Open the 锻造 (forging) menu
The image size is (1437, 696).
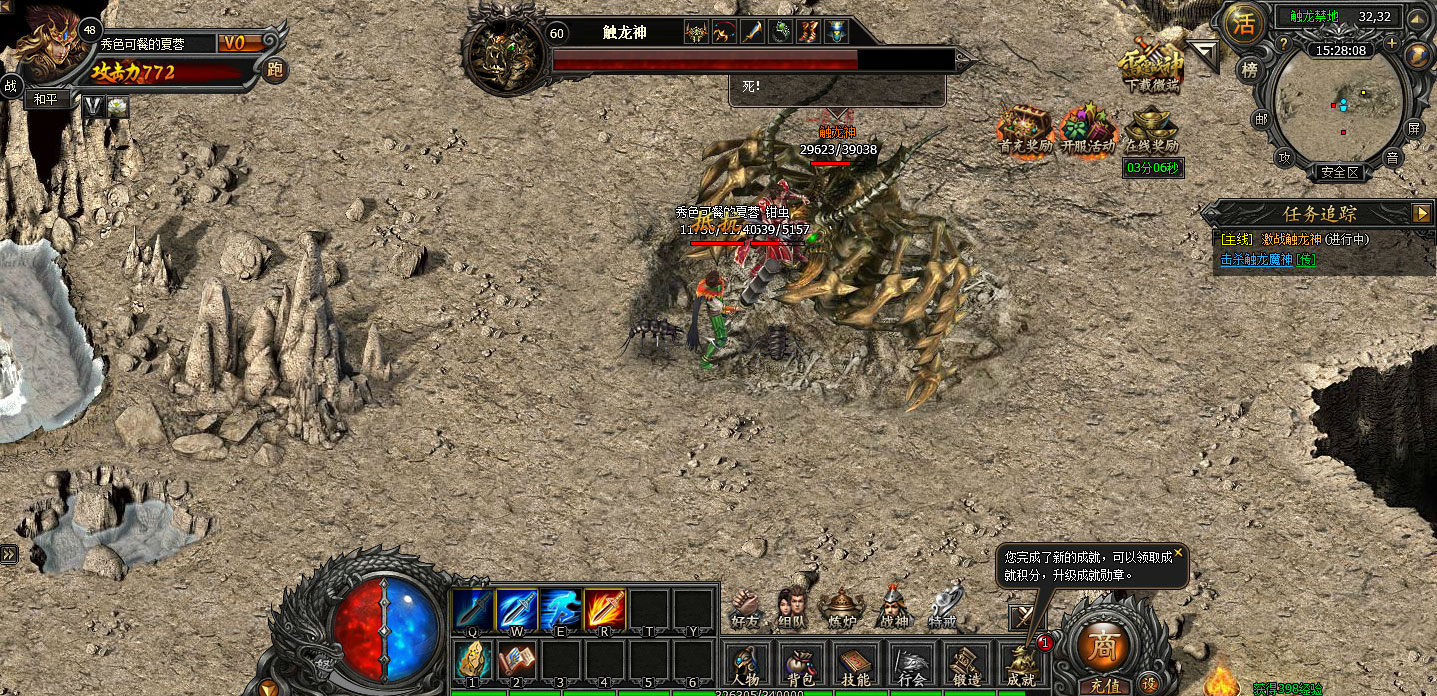click(x=967, y=664)
